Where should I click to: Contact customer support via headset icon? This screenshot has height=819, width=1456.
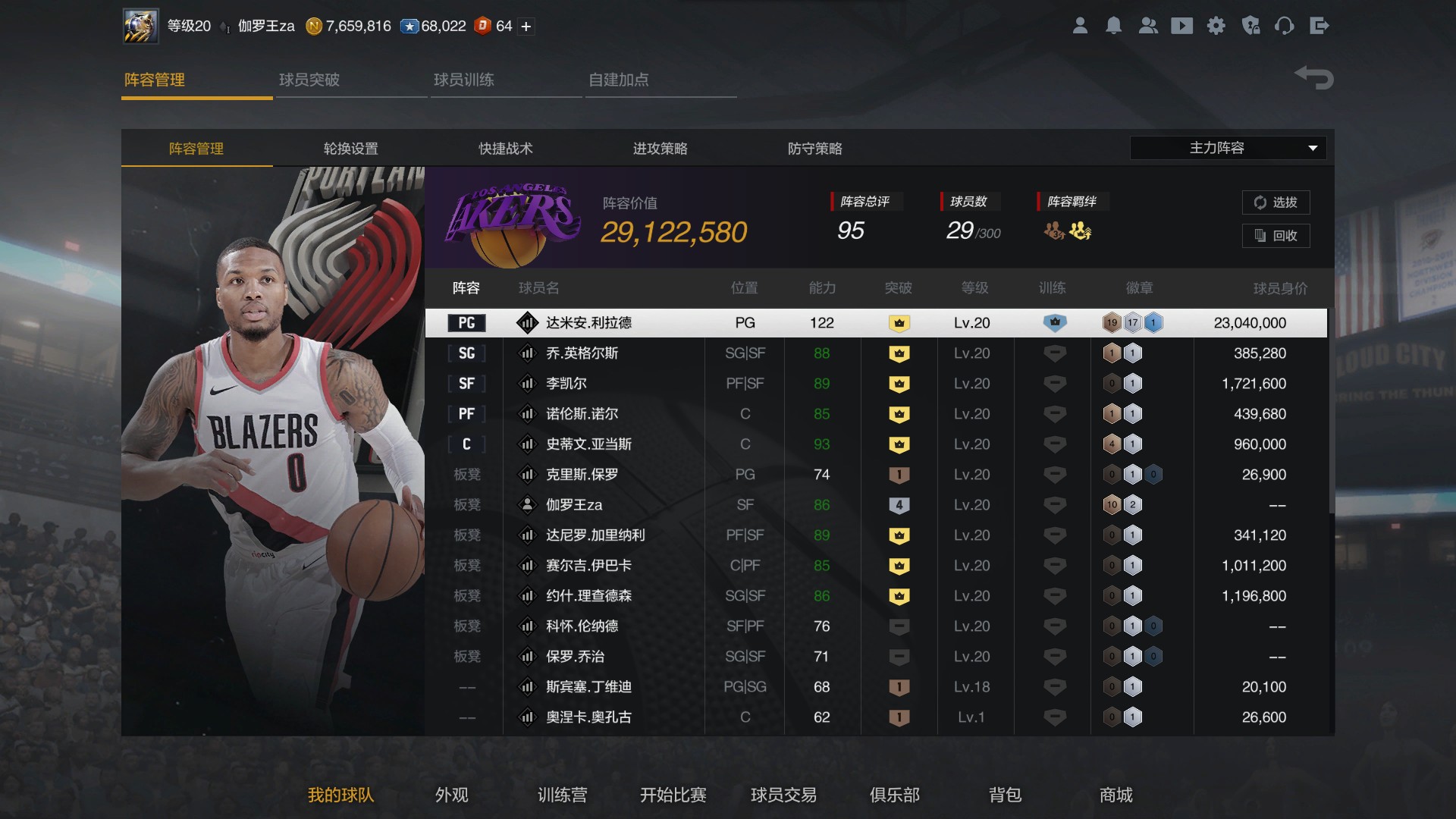pyautogui.click(x=1285, y=25)
